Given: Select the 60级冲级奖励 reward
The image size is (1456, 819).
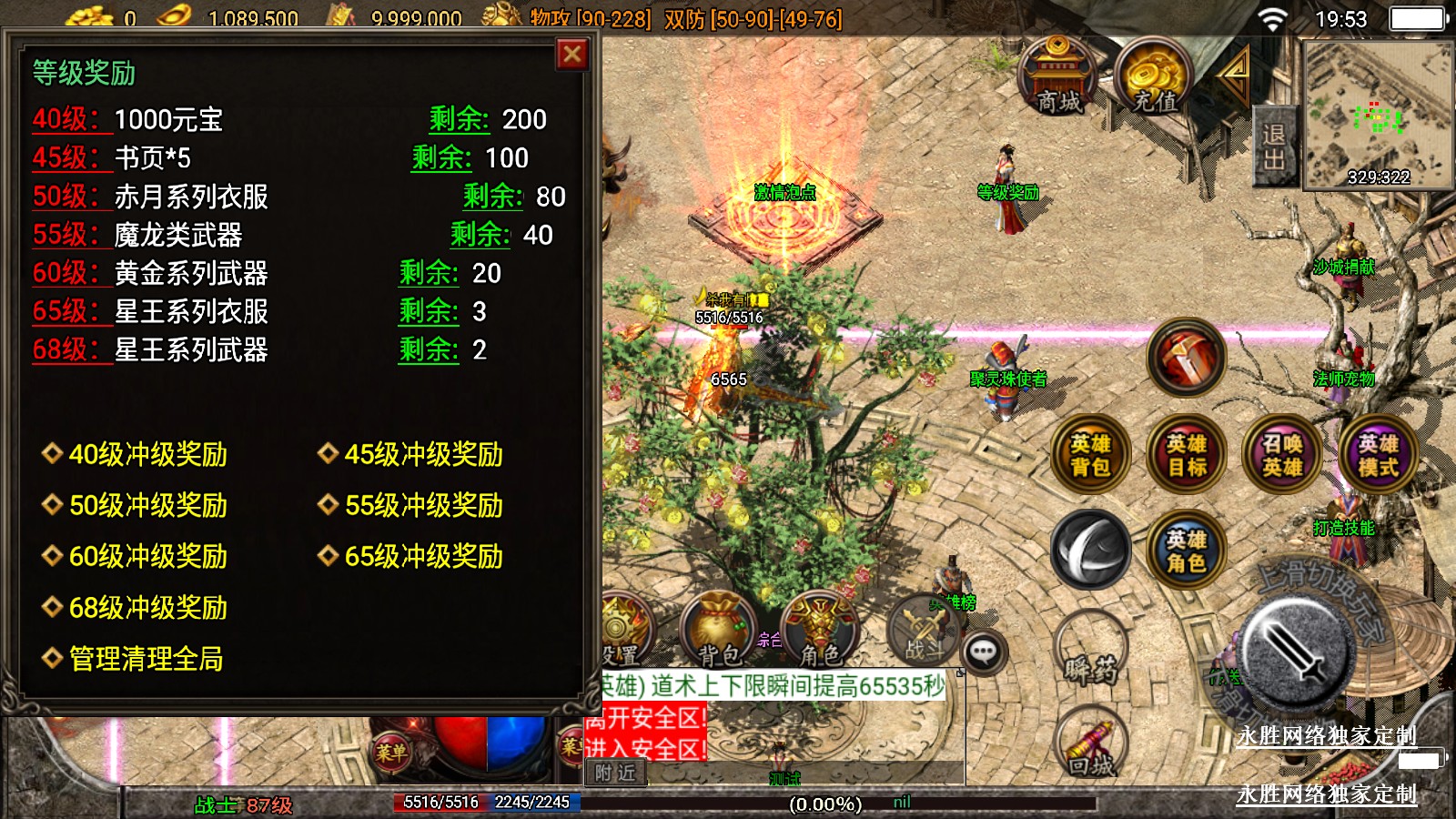Looking at the screenshot, I should [147, 556].
